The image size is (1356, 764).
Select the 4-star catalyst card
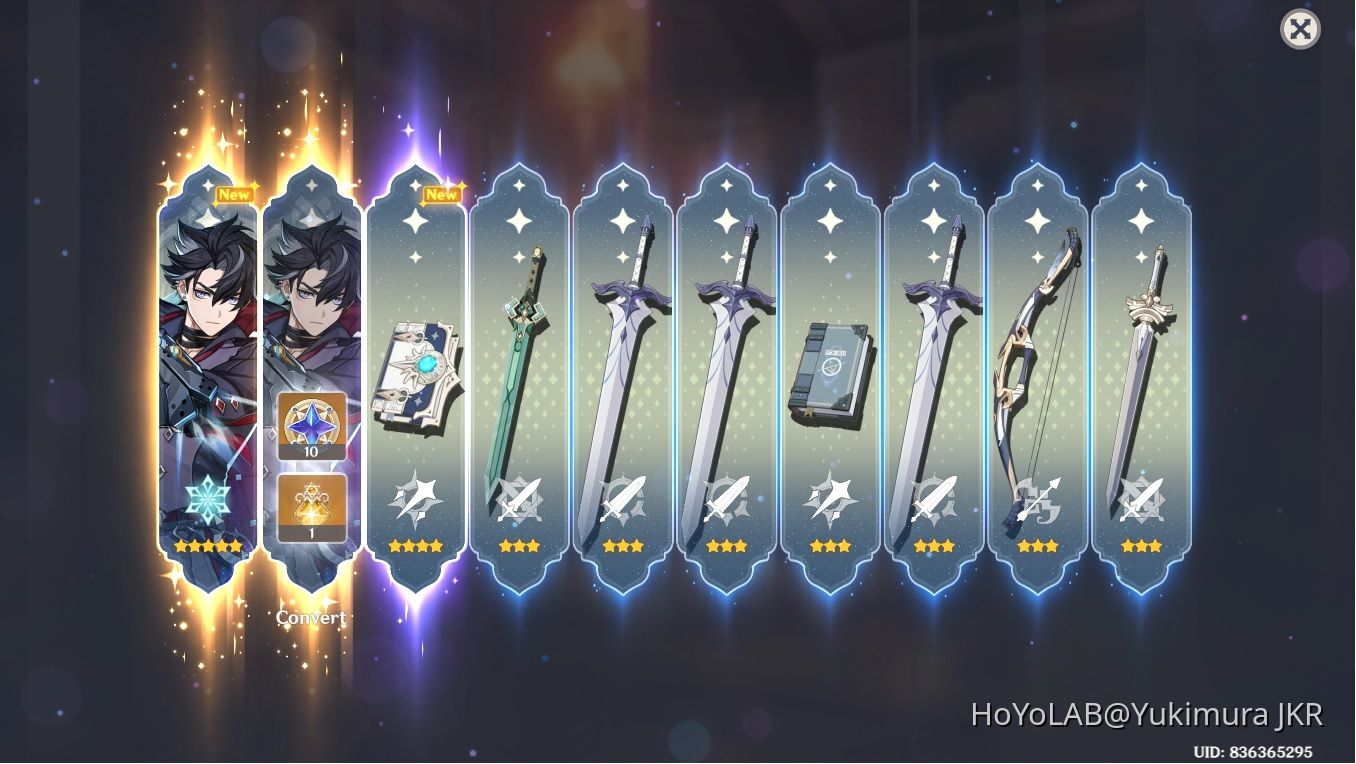[x=416, y=380]
